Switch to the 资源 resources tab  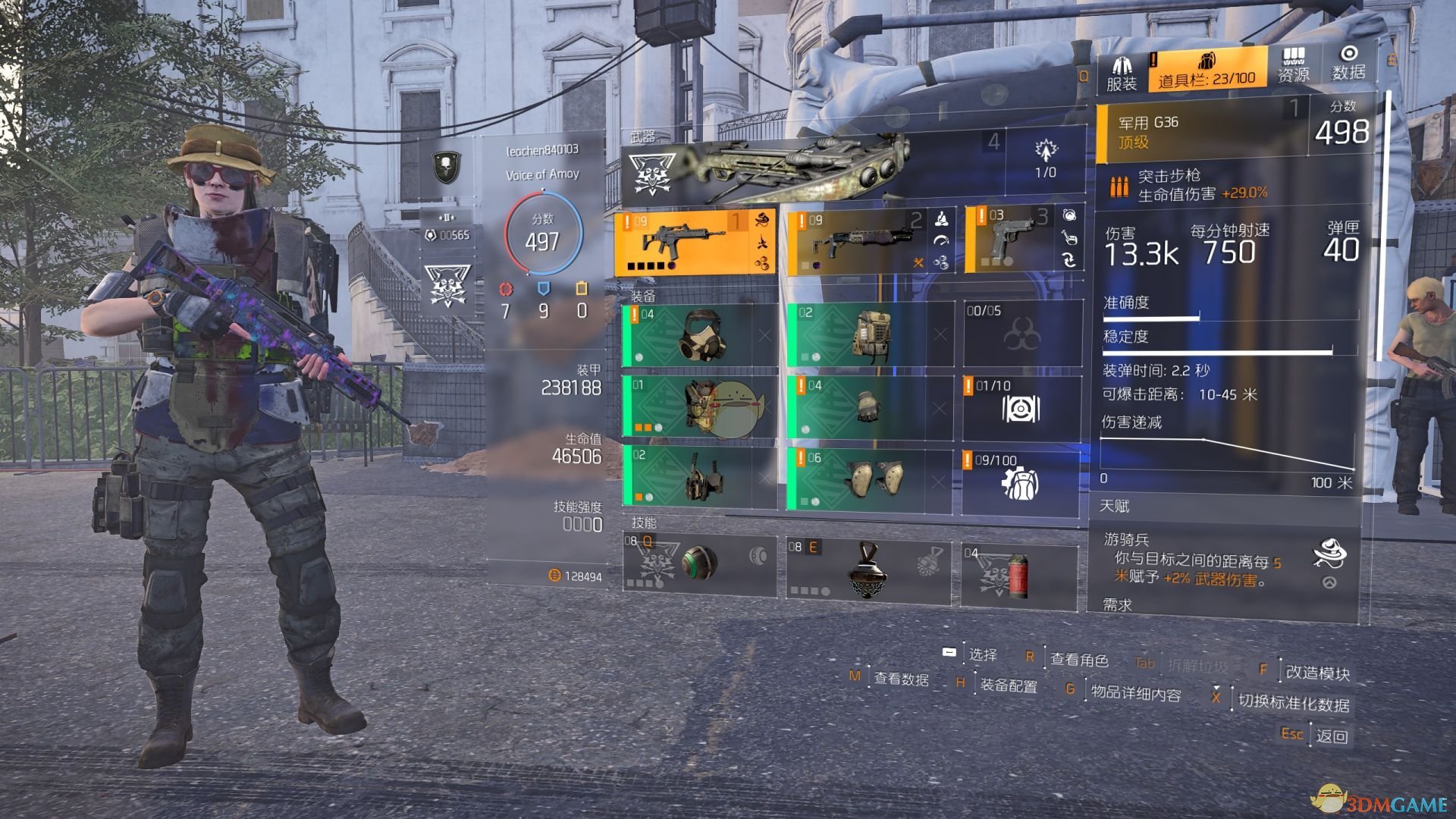coord(1293,65)
